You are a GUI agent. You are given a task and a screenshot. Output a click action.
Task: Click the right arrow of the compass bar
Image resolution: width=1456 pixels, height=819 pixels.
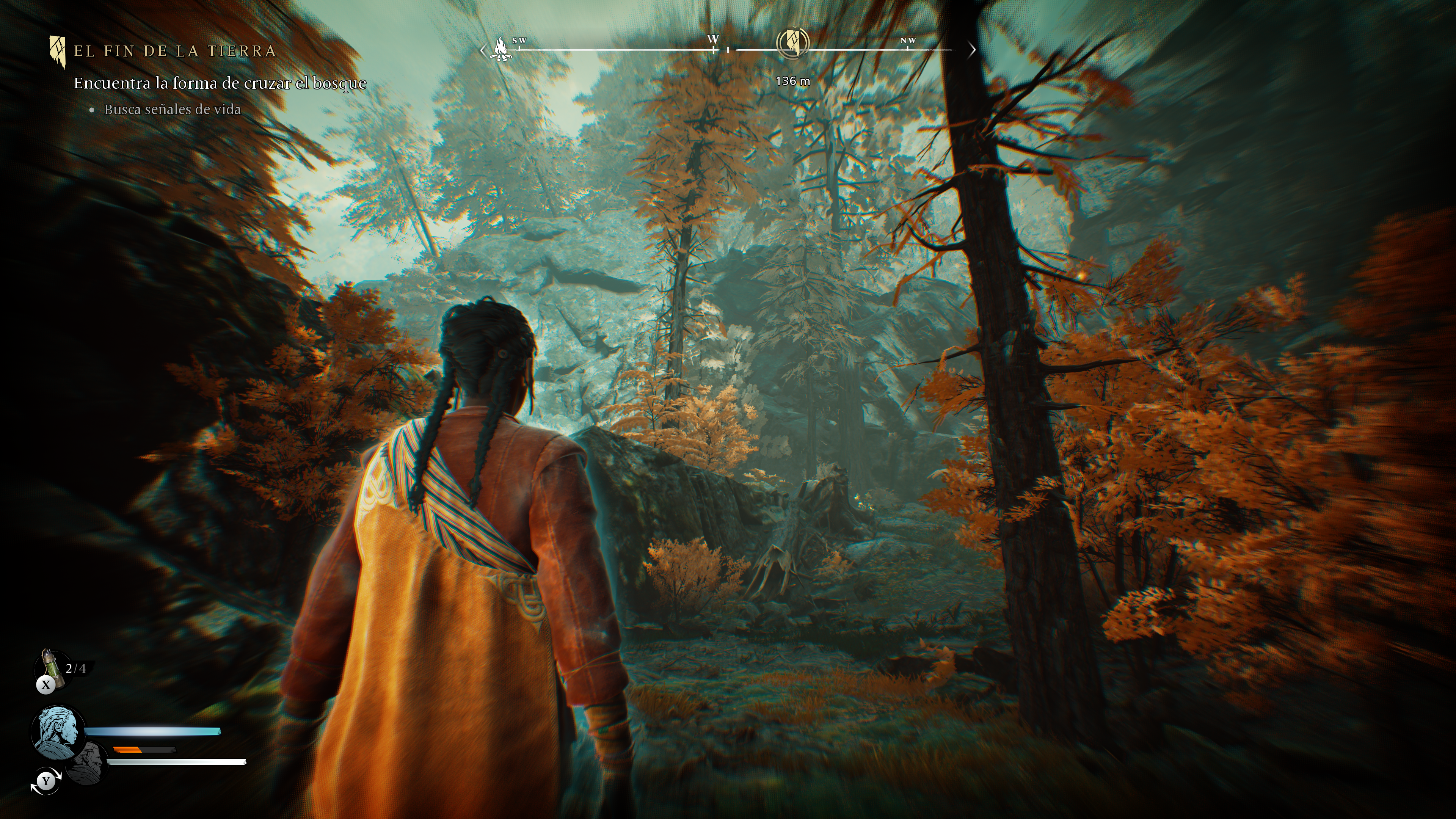[972, 50]
